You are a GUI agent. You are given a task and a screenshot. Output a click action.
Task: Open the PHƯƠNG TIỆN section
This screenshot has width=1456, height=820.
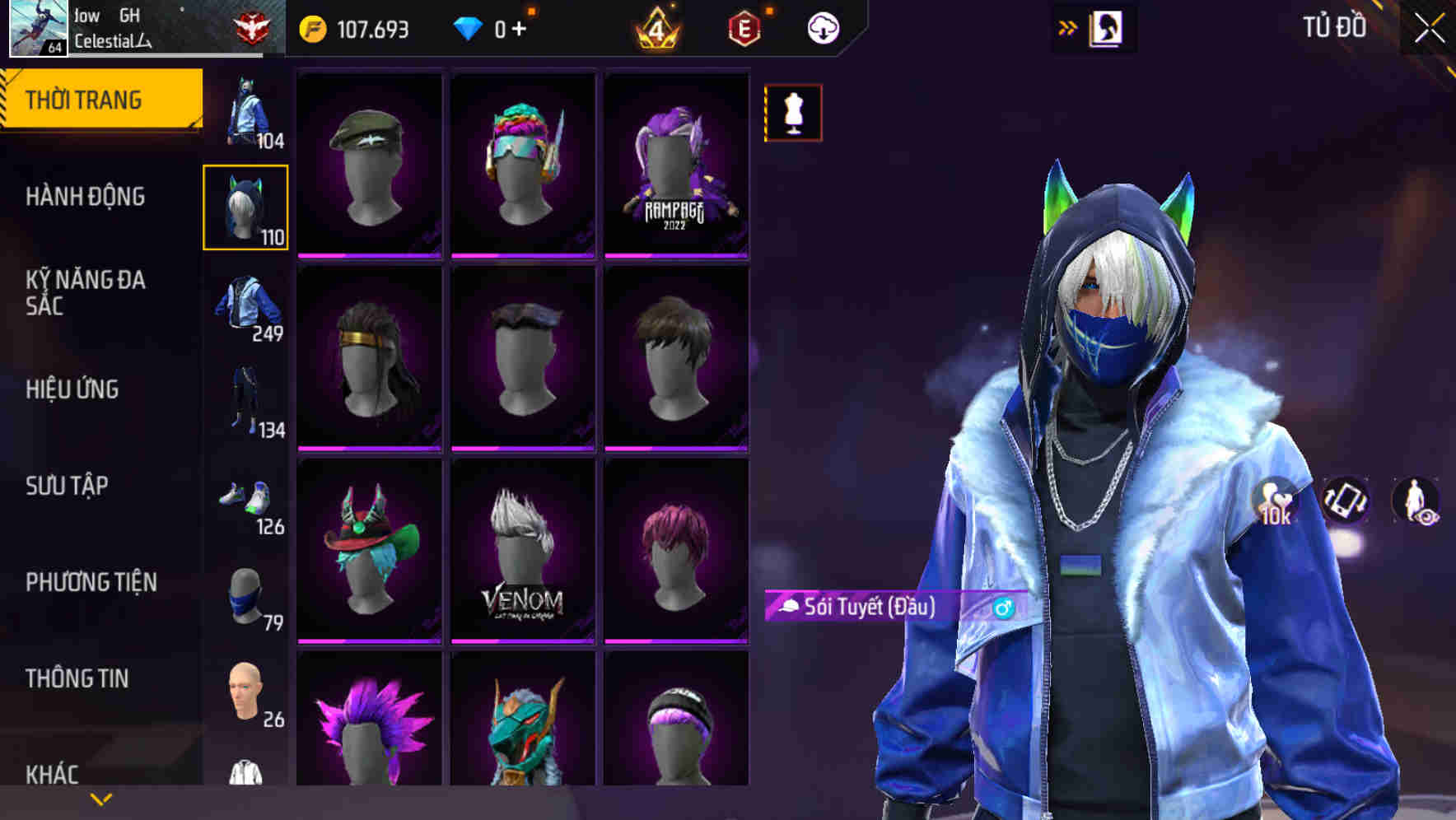[x=91, y=581]
